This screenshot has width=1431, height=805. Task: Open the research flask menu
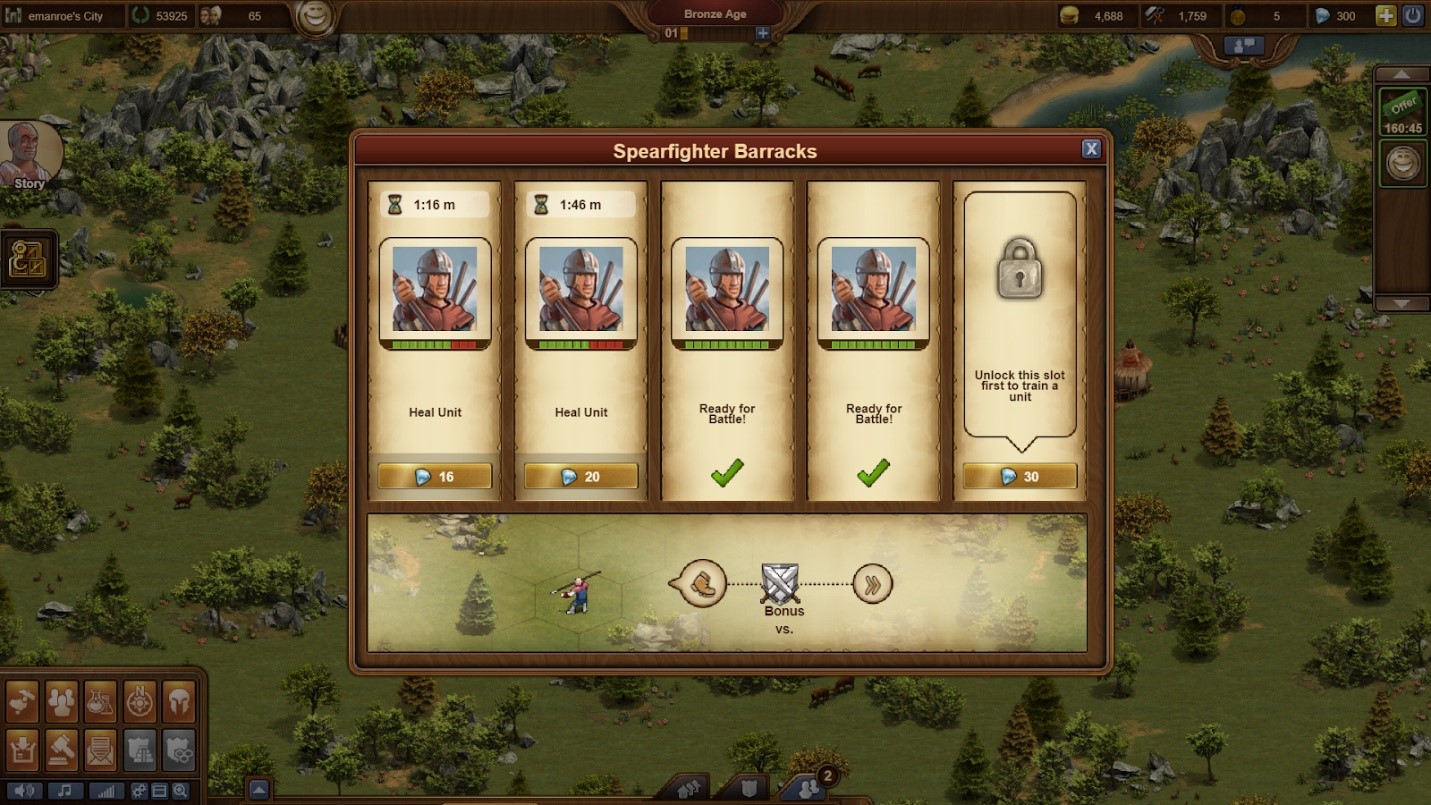coord(101,702)
